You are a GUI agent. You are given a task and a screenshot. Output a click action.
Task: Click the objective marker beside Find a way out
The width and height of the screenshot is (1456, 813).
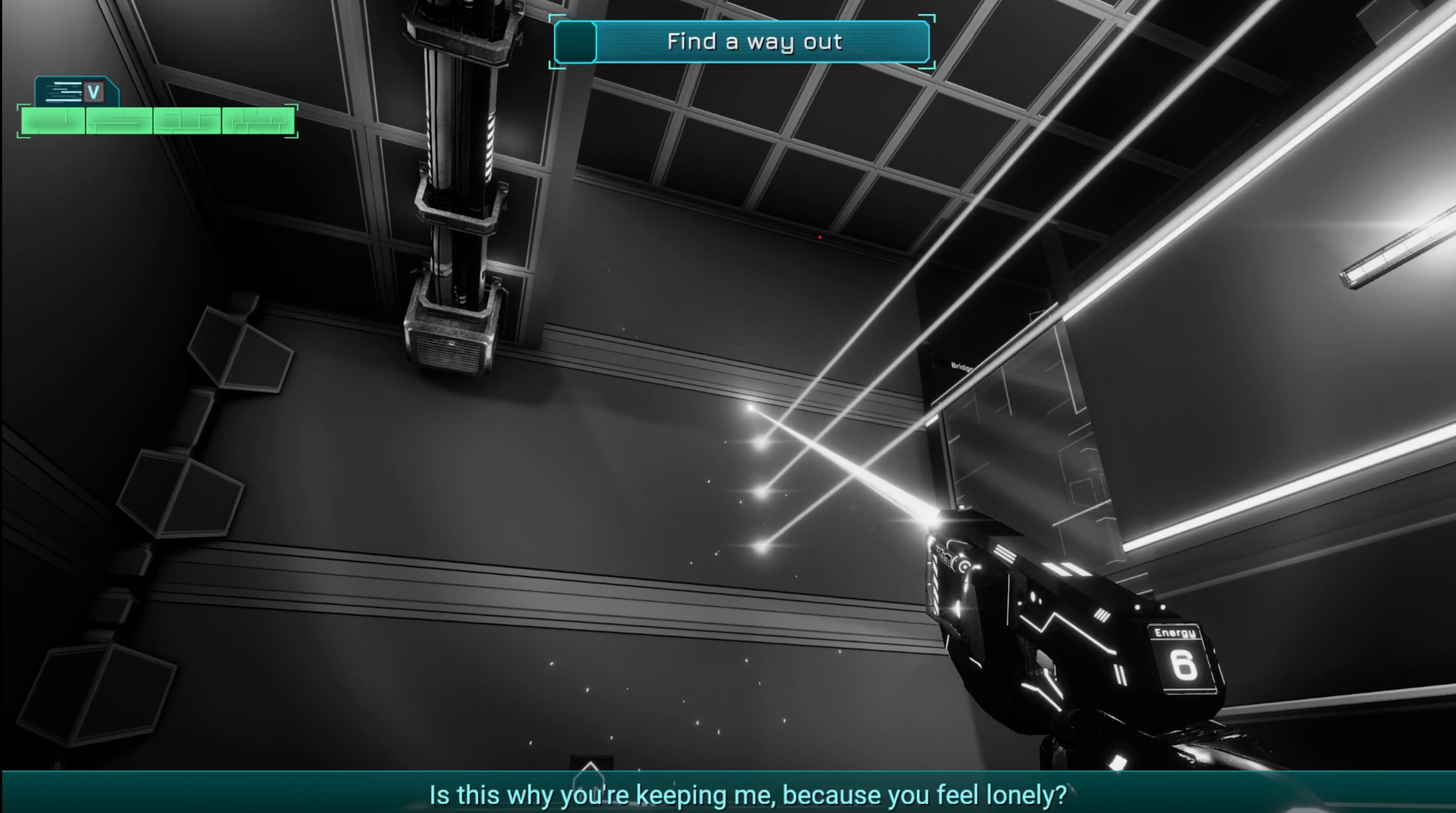click(x=575, y=41)
